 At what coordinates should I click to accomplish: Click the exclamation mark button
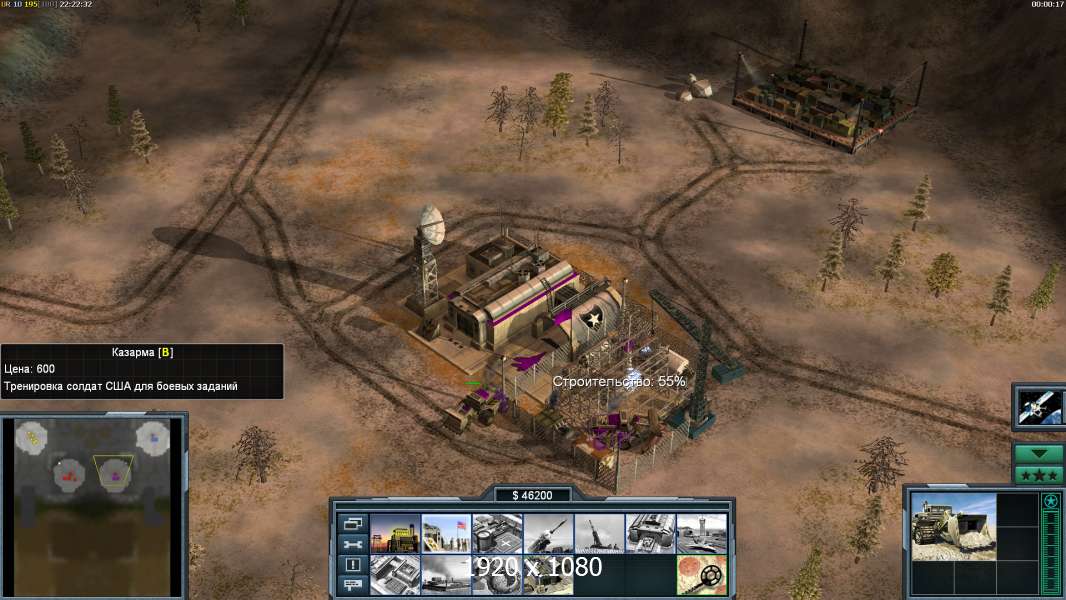click(x=352, y=565)
